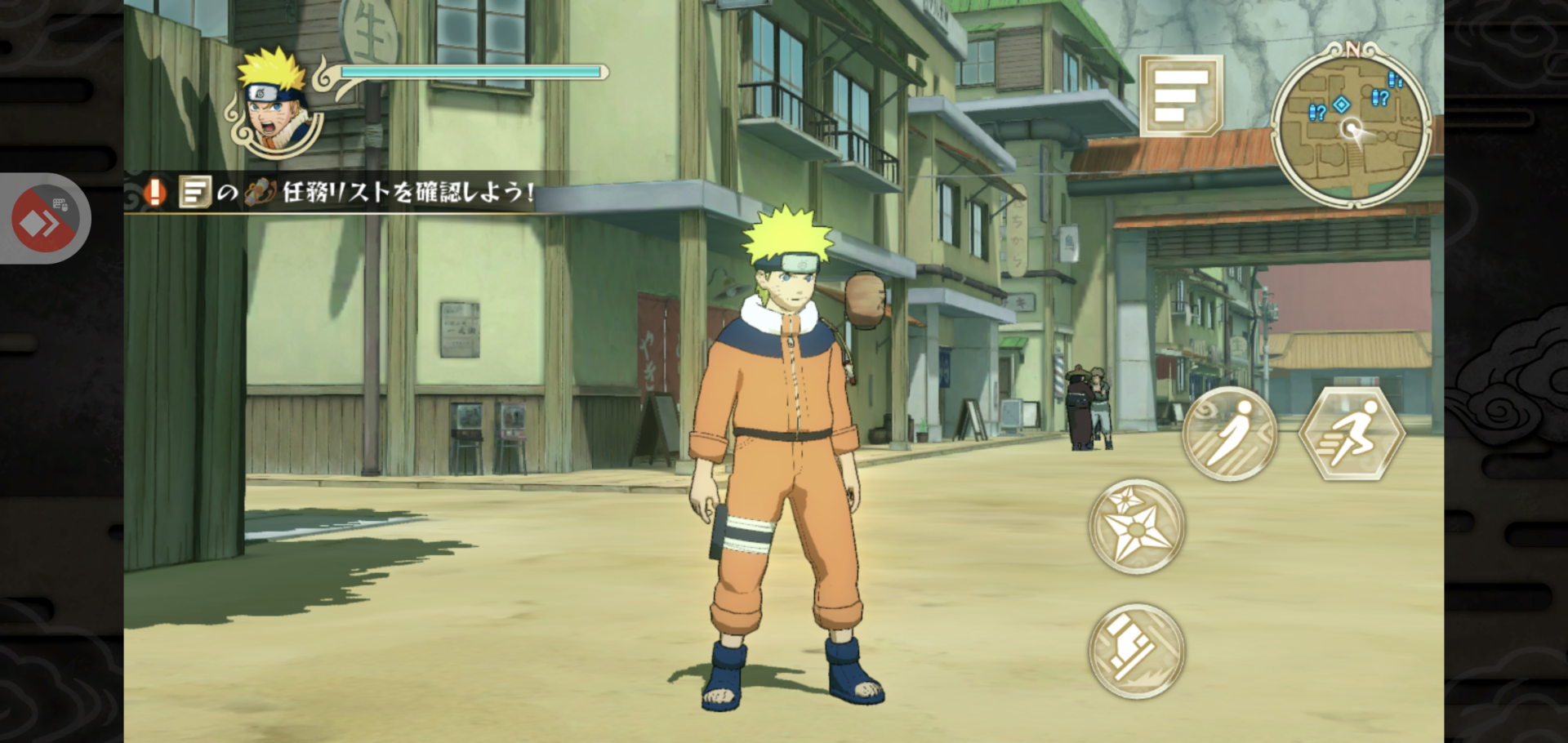The image size is (1568, 743).
Task: Tap the jump action button
Action: coord(1229,435)
